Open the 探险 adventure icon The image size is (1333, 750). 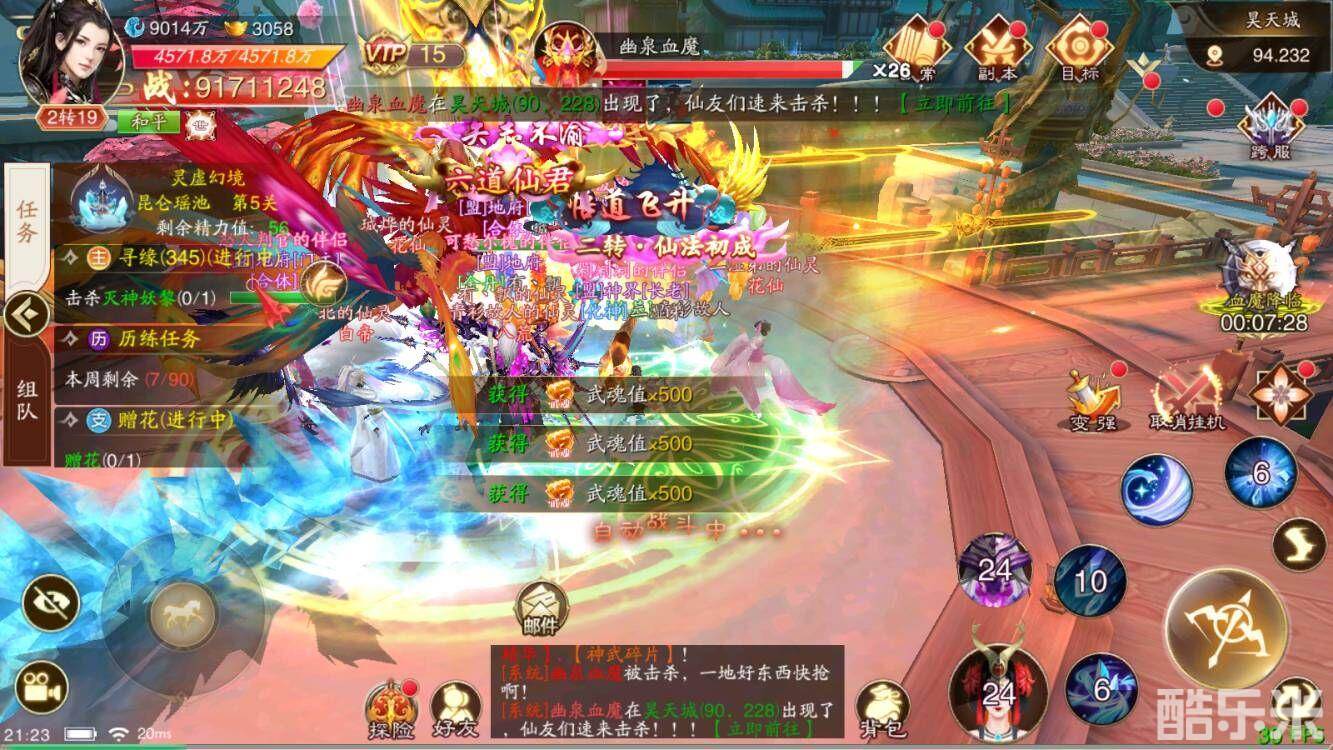[393, 700]
